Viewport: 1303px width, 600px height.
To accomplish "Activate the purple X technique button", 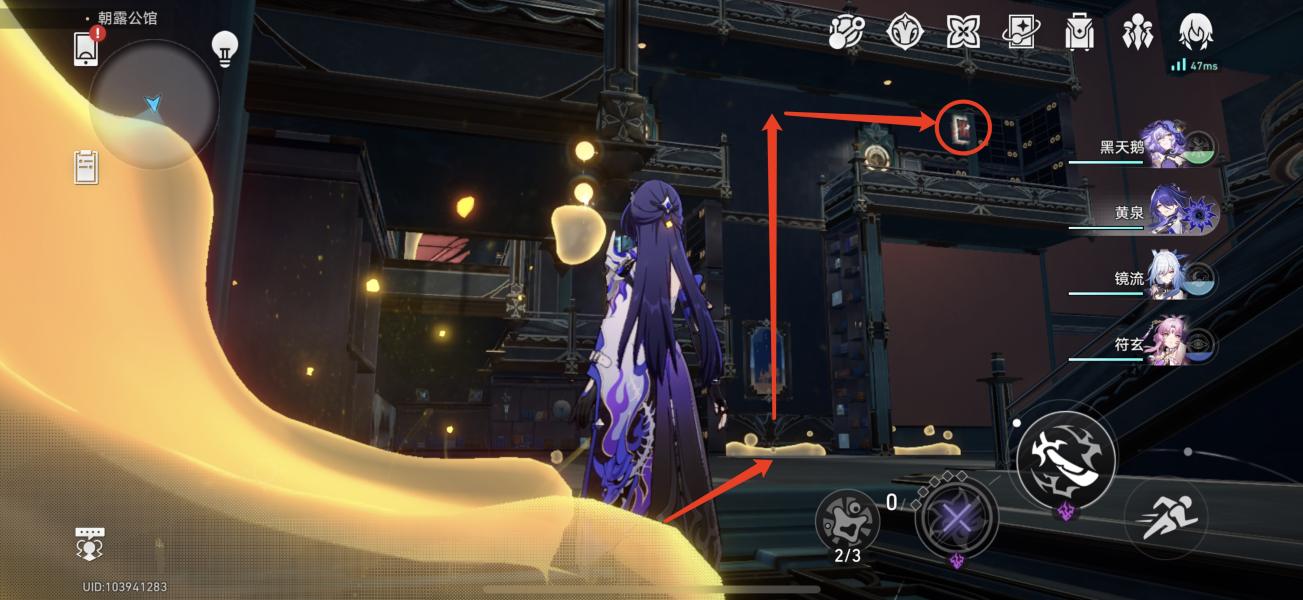I will point(957,519).
